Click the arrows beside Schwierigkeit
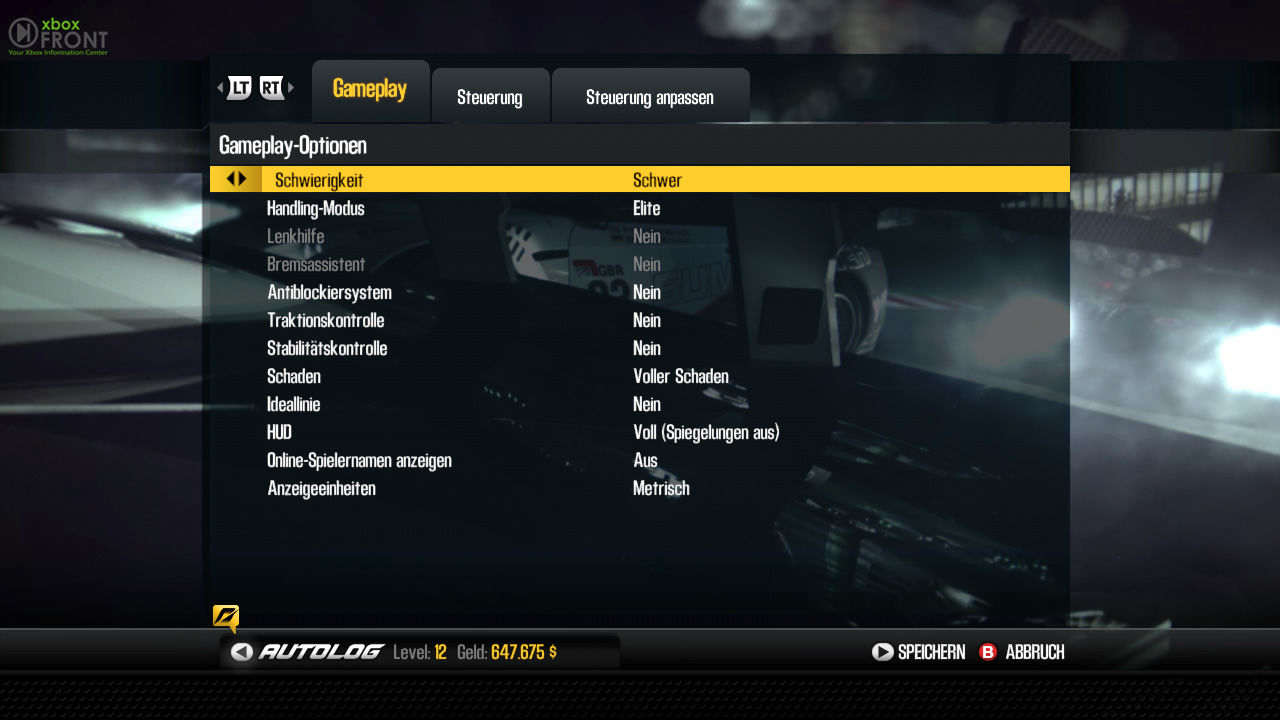The width and height of the screenshot is (1280, 720). point(236,179)
